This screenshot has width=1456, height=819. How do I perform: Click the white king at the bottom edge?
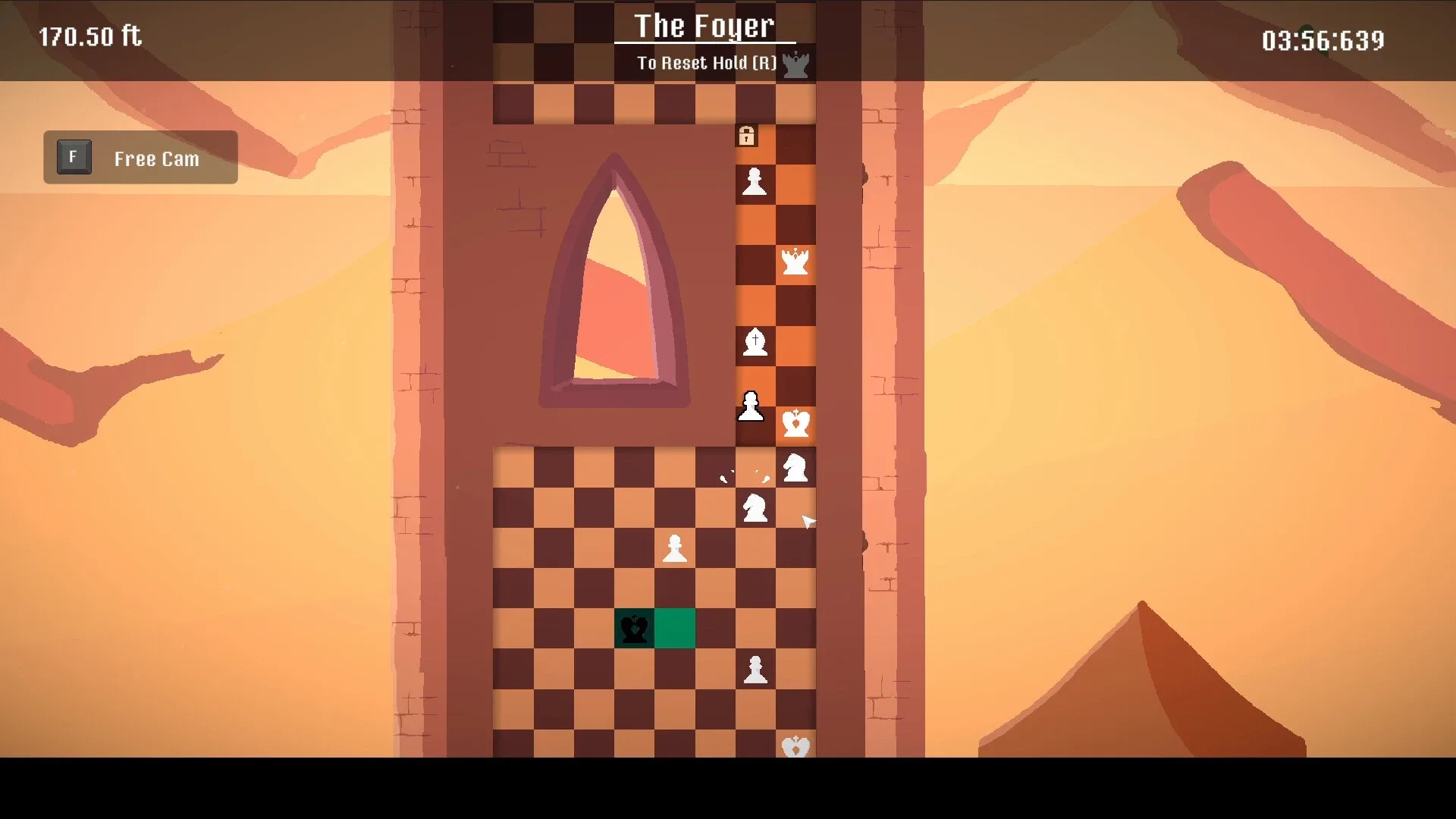(794, 747)
